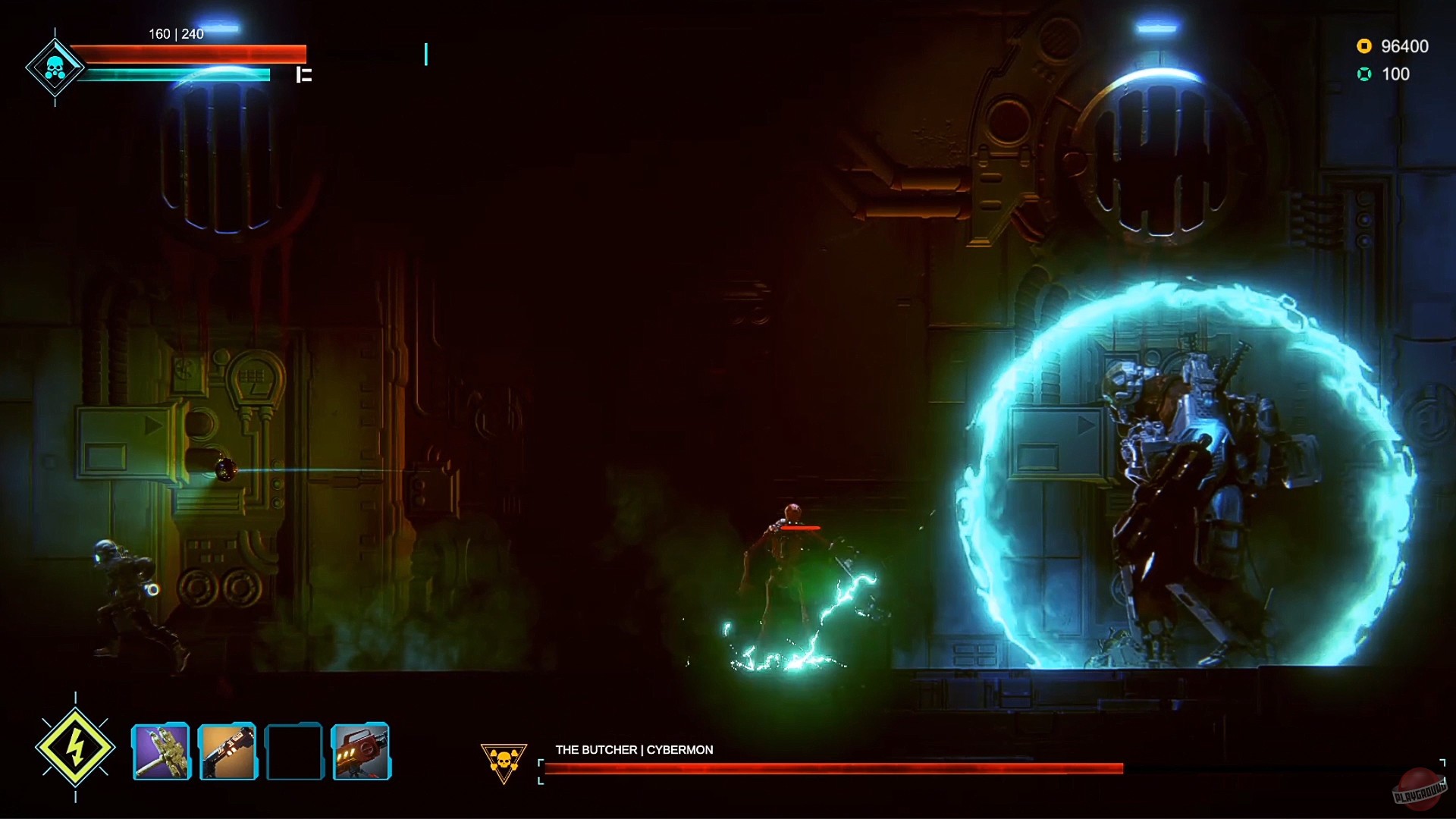Screen dimensions: 1456x819
Task: Click the boss skull warning emblem
Action: click(504, 761)
